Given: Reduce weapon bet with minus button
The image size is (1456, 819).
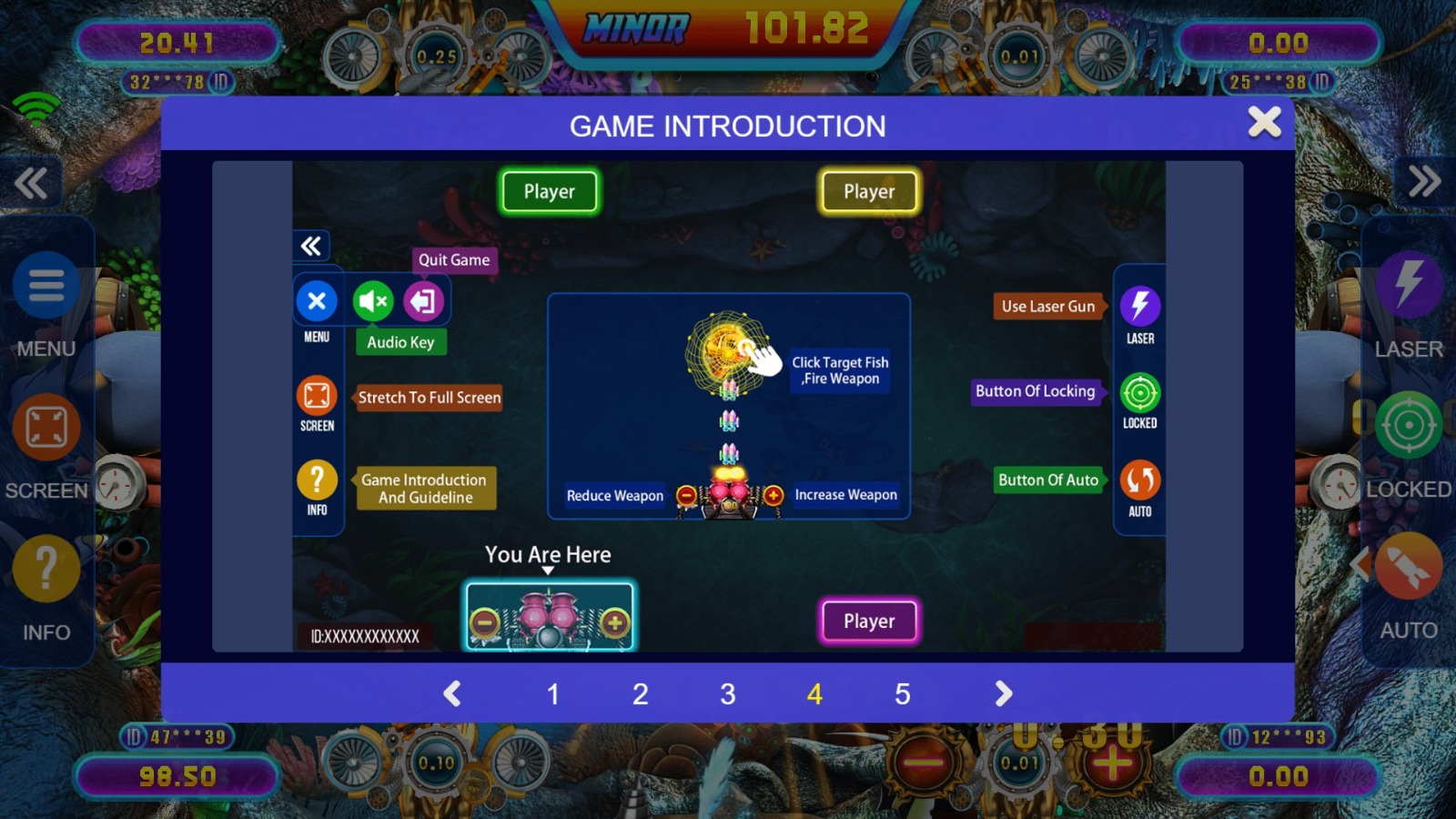Looking at the screenshot, I should pyautogui.click(x=924, y=763).
